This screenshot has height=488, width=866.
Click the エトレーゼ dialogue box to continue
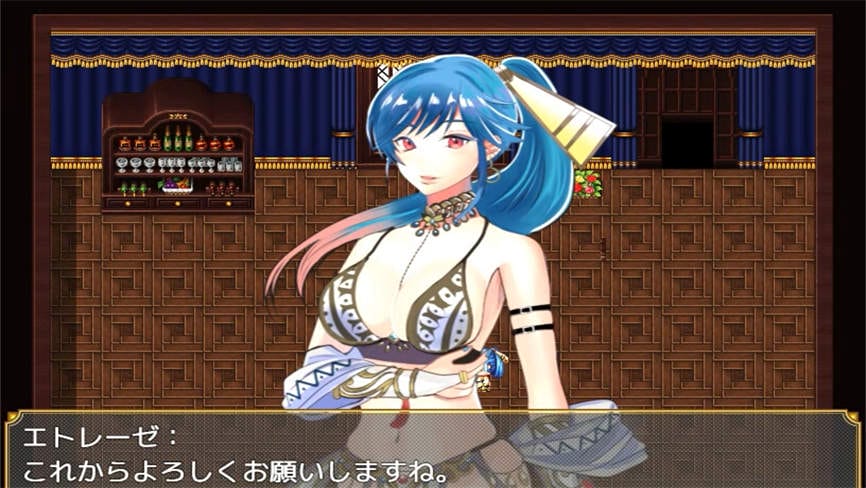pos(432,450)
